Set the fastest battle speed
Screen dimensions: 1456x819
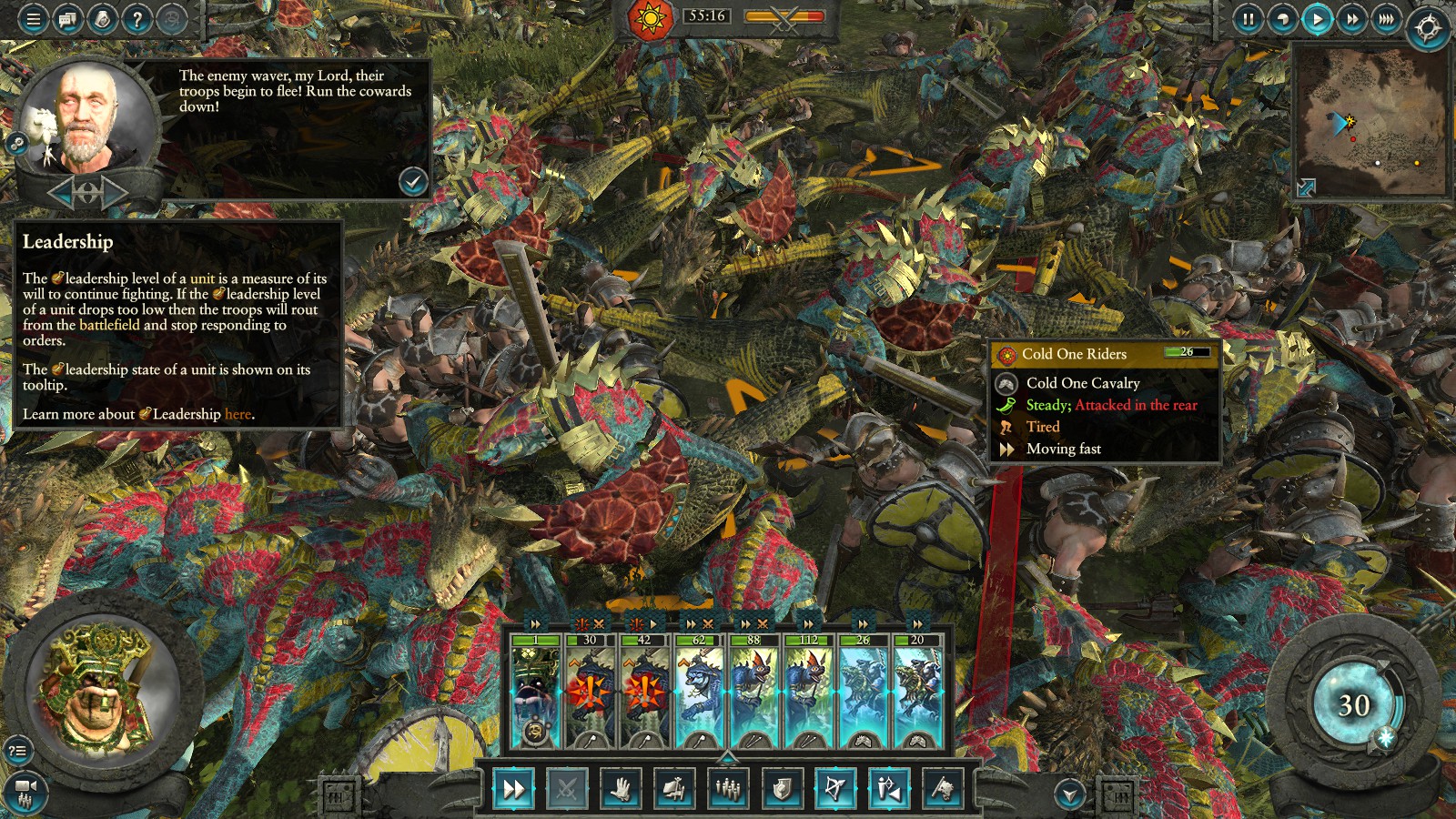[1386, 19]
